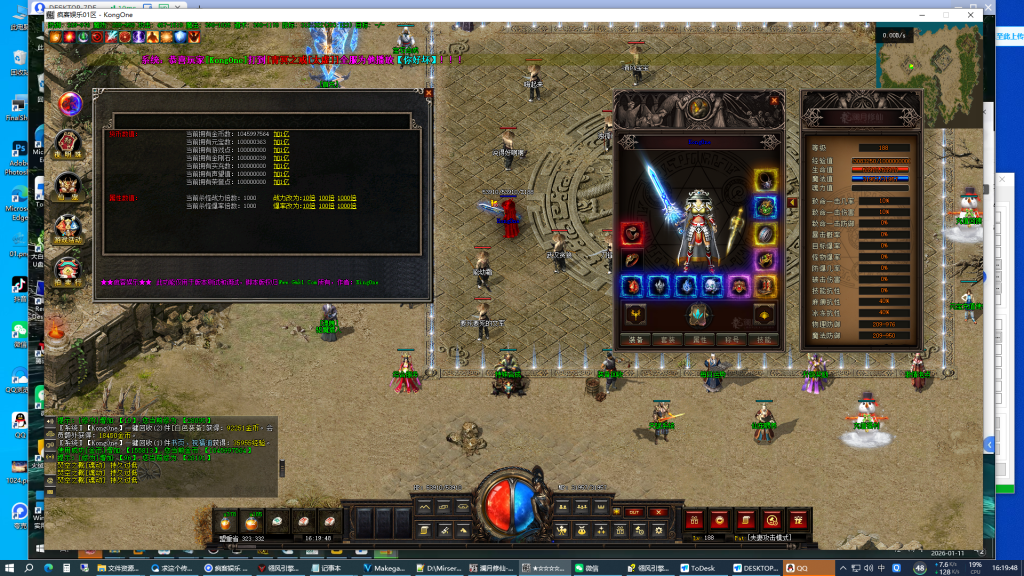Close the currency test panel
This screenshot has height=576, width=1024.
[429, 93]
